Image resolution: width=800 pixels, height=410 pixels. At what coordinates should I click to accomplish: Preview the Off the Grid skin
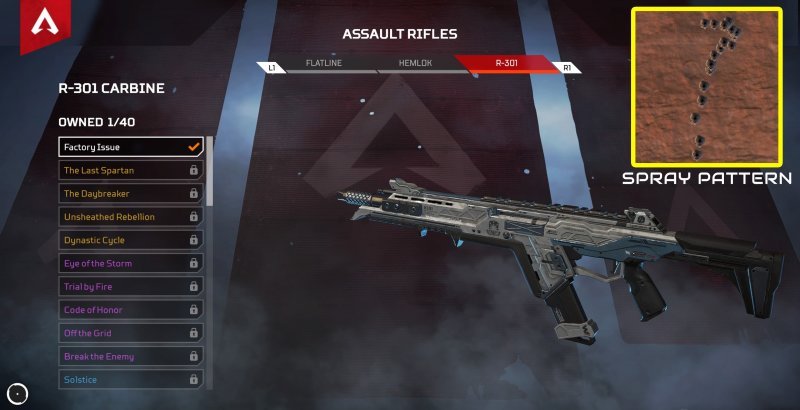(x=131, y=333)
